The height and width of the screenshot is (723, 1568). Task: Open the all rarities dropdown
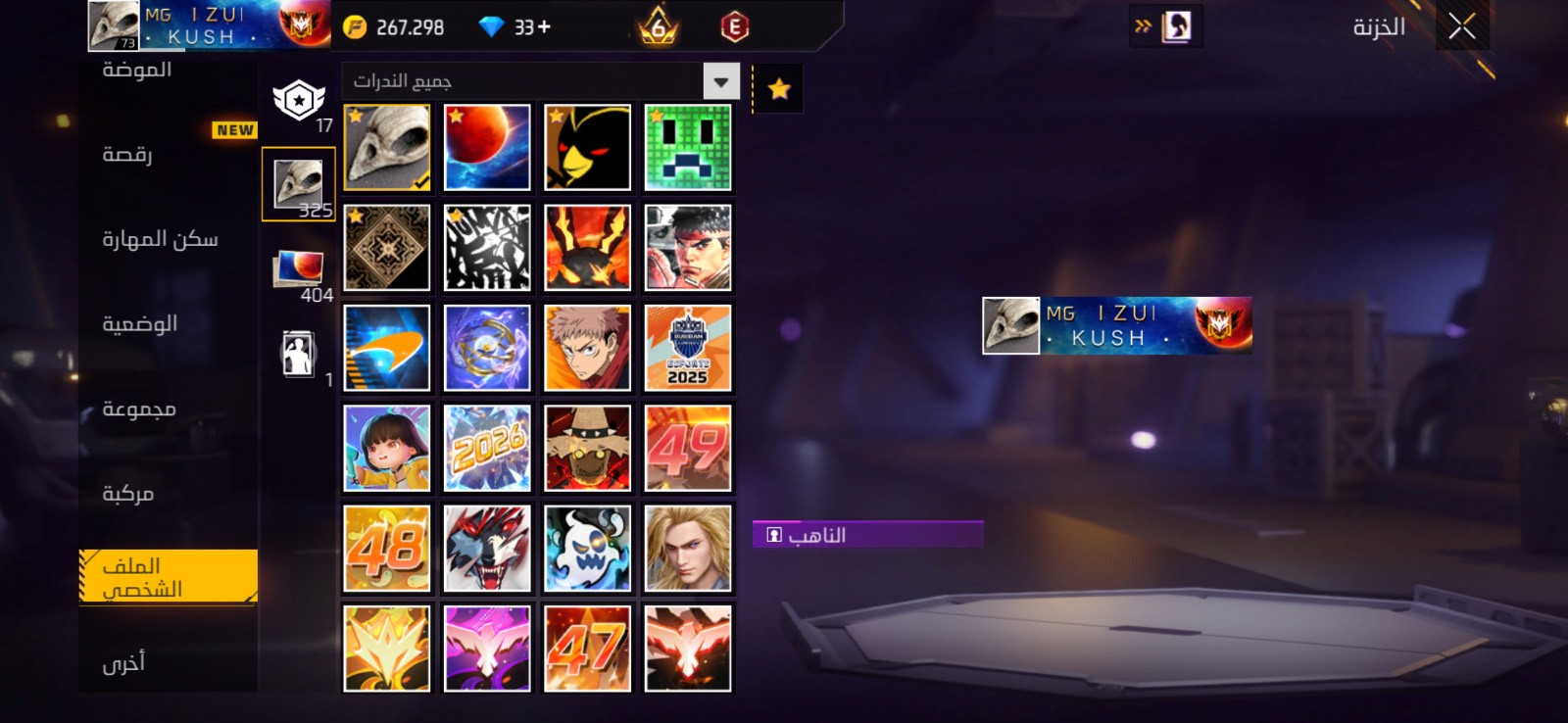tap(720, 81)
